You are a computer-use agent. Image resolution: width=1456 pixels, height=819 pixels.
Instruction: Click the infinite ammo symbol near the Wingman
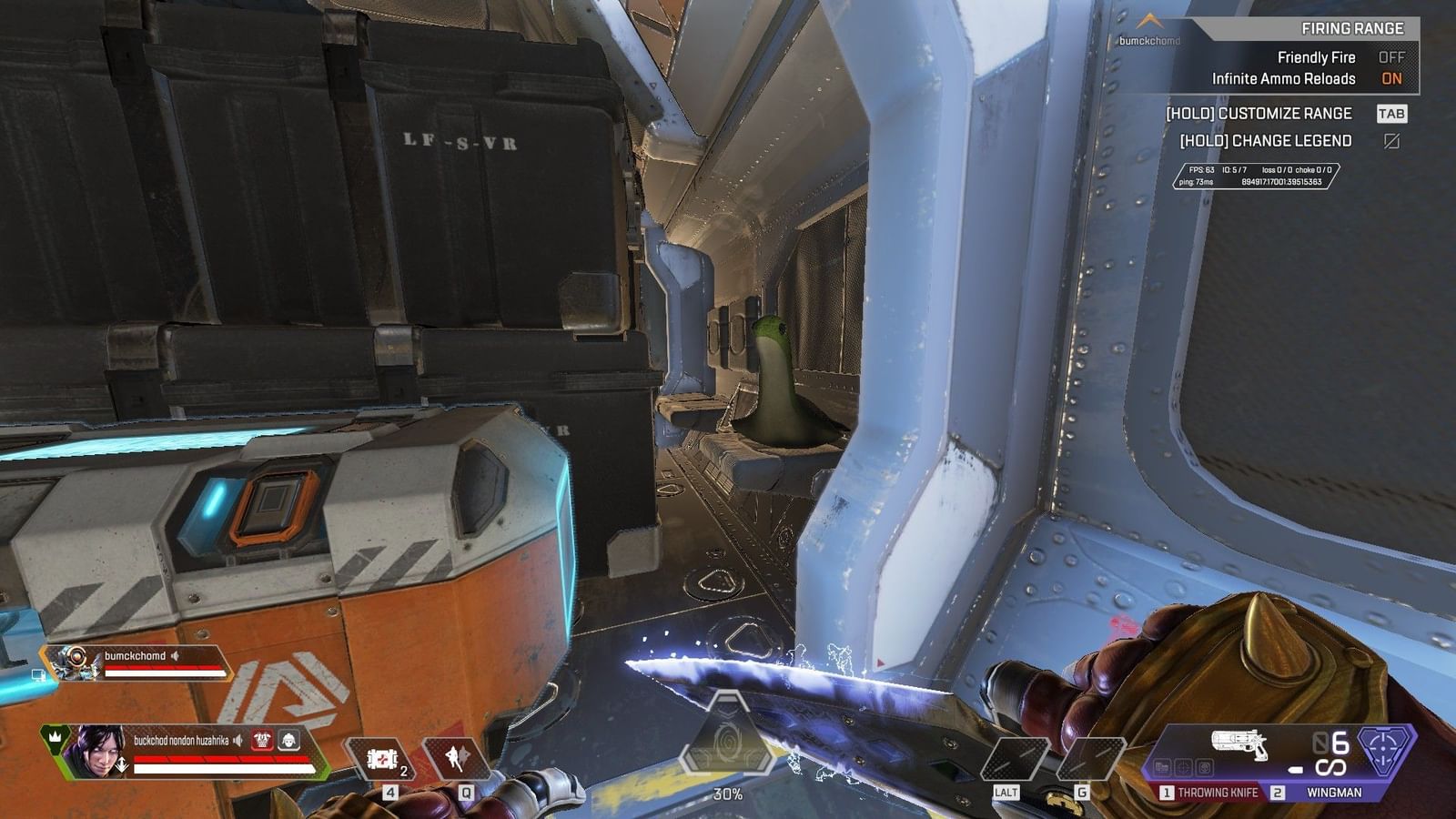(1330, 768)
